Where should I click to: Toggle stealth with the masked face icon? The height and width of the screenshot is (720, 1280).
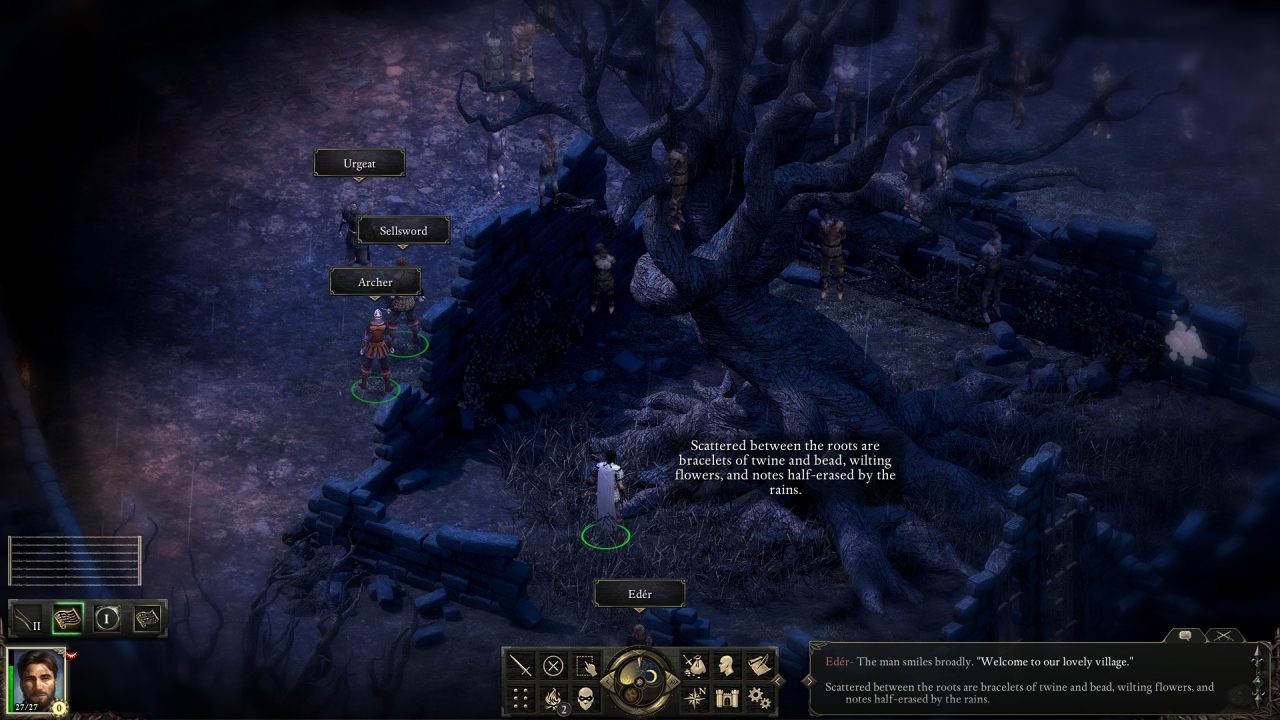586,696
